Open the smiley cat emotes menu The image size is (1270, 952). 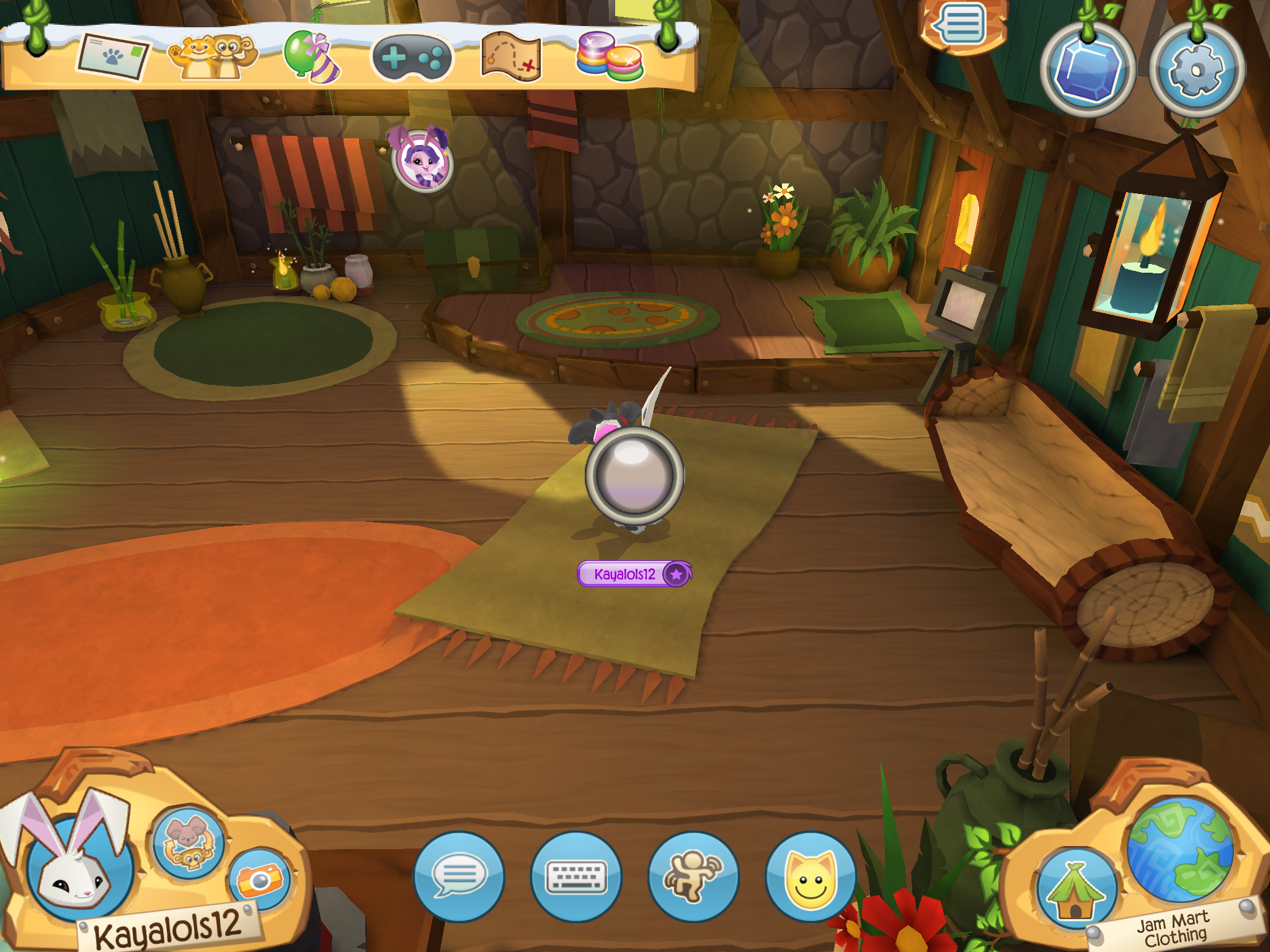pyautogui.click(x=810, y=876)
